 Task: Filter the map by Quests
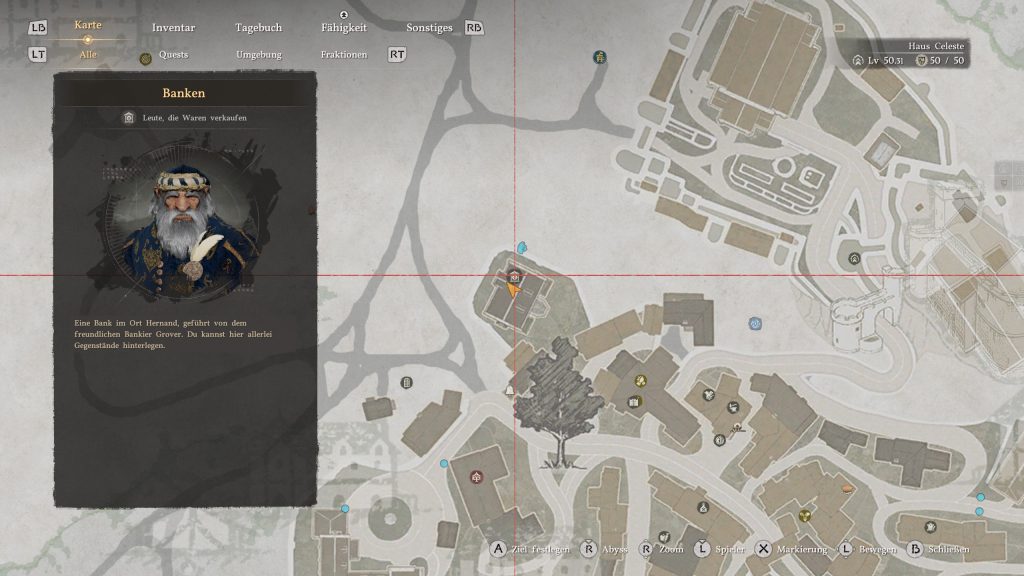(173, 55)
